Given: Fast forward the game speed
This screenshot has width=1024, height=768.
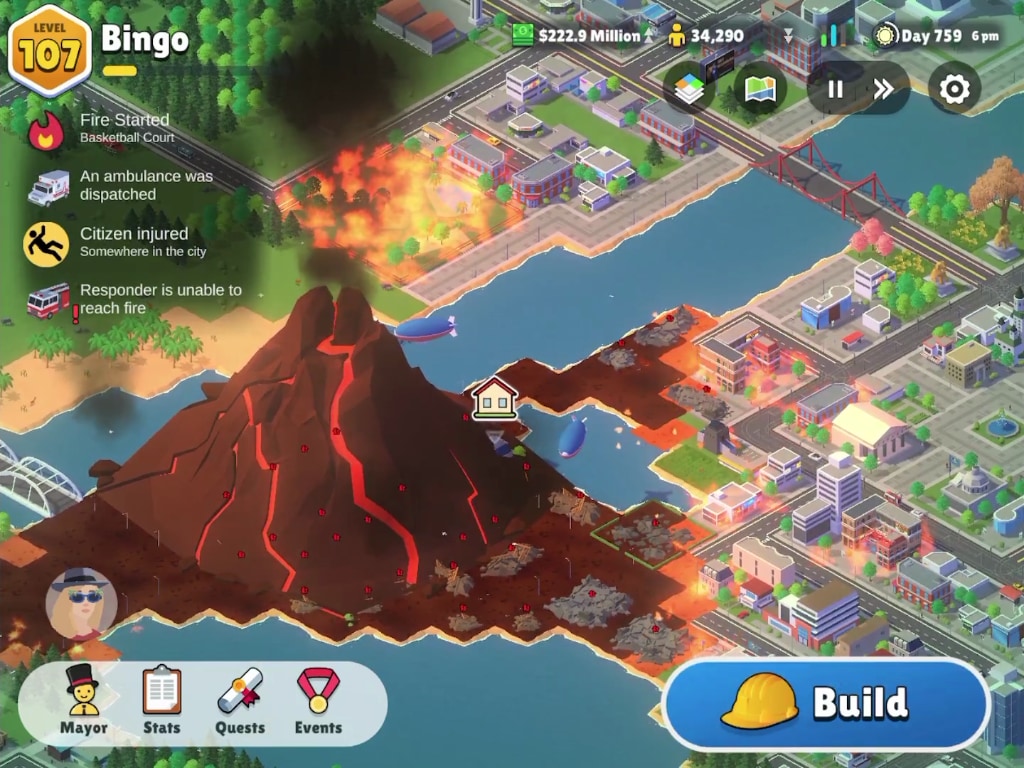Looking at the screenshot, I should pos(883,89).
